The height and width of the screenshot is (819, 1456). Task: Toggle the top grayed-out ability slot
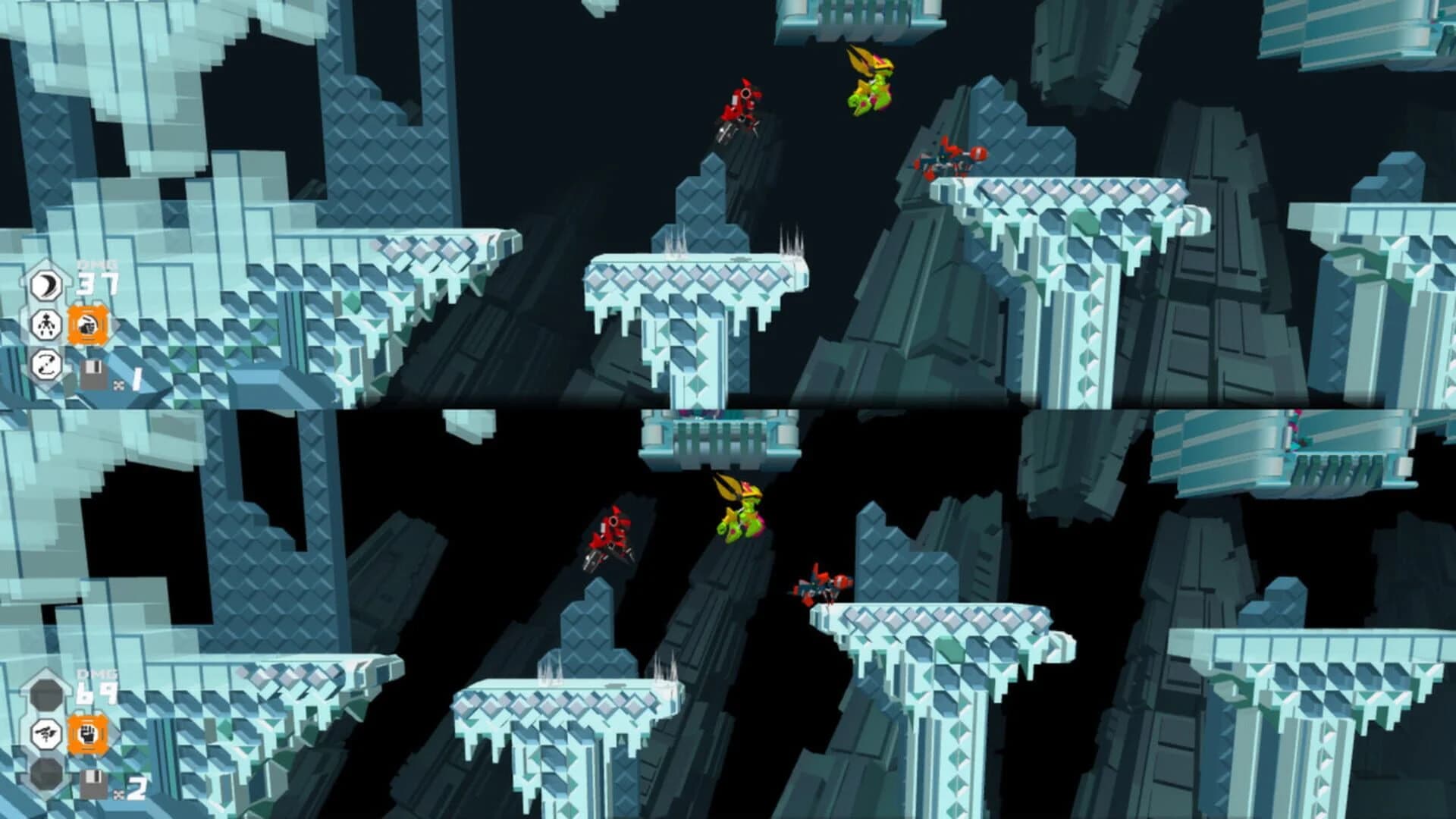pos(46,695)
